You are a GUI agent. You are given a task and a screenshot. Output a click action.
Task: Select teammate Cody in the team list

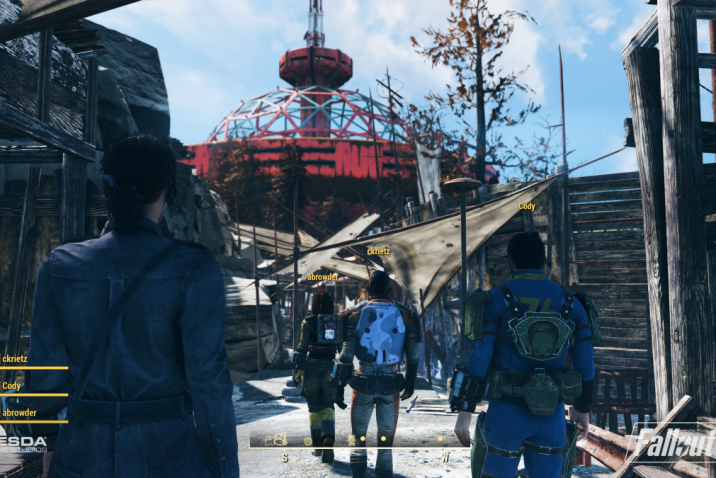(x=12, y=385)
